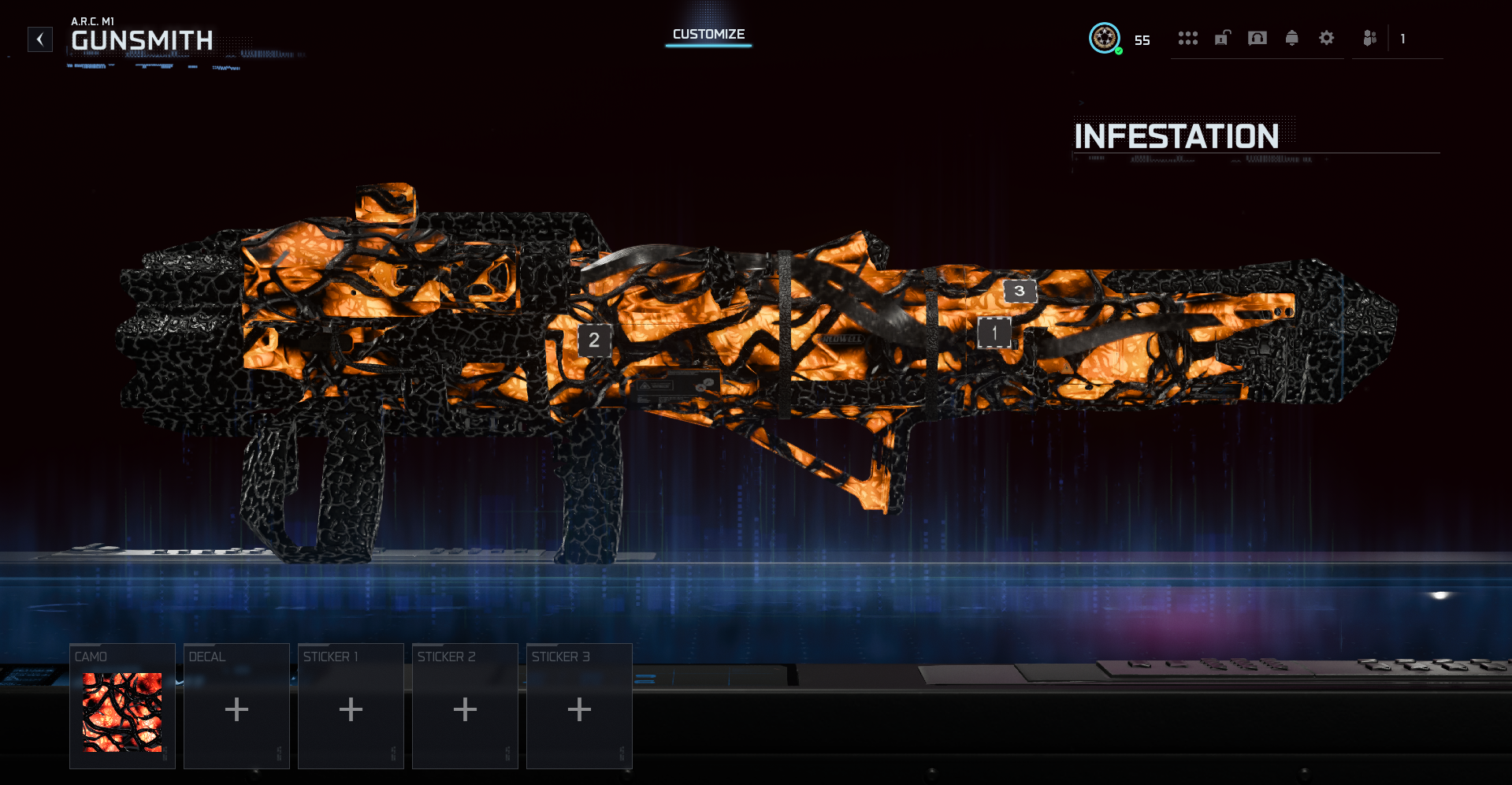This screenshot has height=785, width=1512.
Task: Open the player rank emblem profile
Action: pyautogui.click(x=1104, y=38)
